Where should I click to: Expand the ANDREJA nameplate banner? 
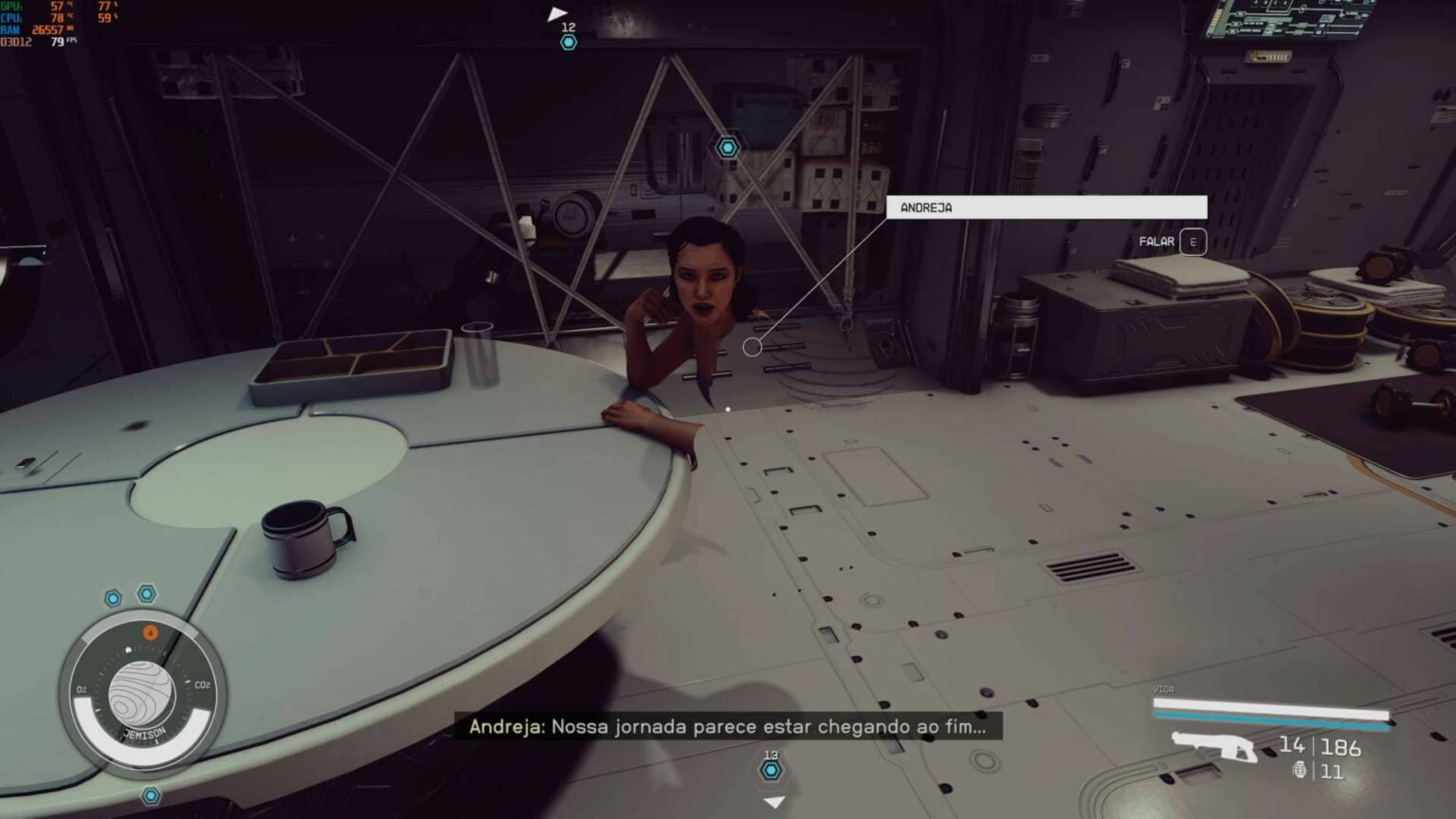click(x=1046, y=207)
